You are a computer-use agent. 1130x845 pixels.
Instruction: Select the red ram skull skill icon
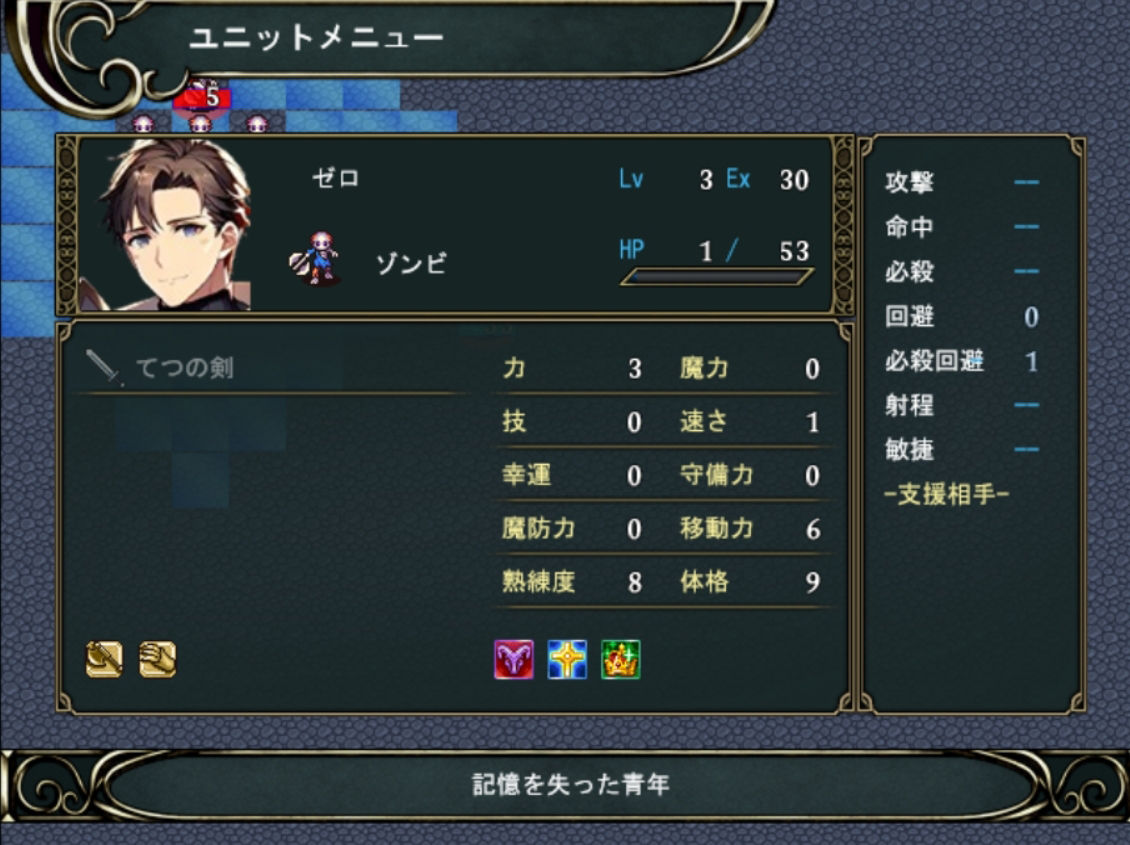click(x=514, y=660)
